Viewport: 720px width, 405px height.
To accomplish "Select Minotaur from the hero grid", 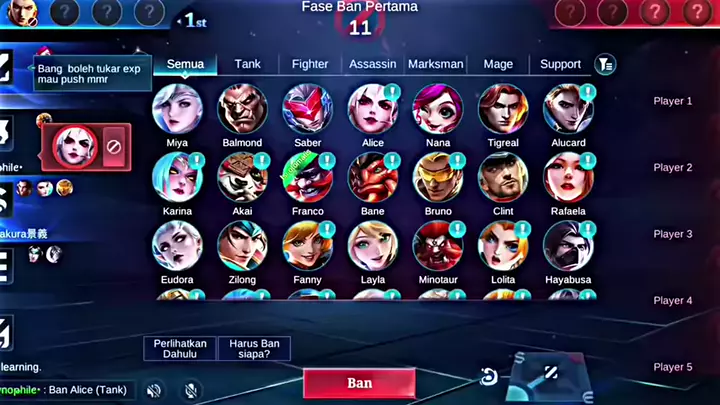I will (x=438, y=246).
